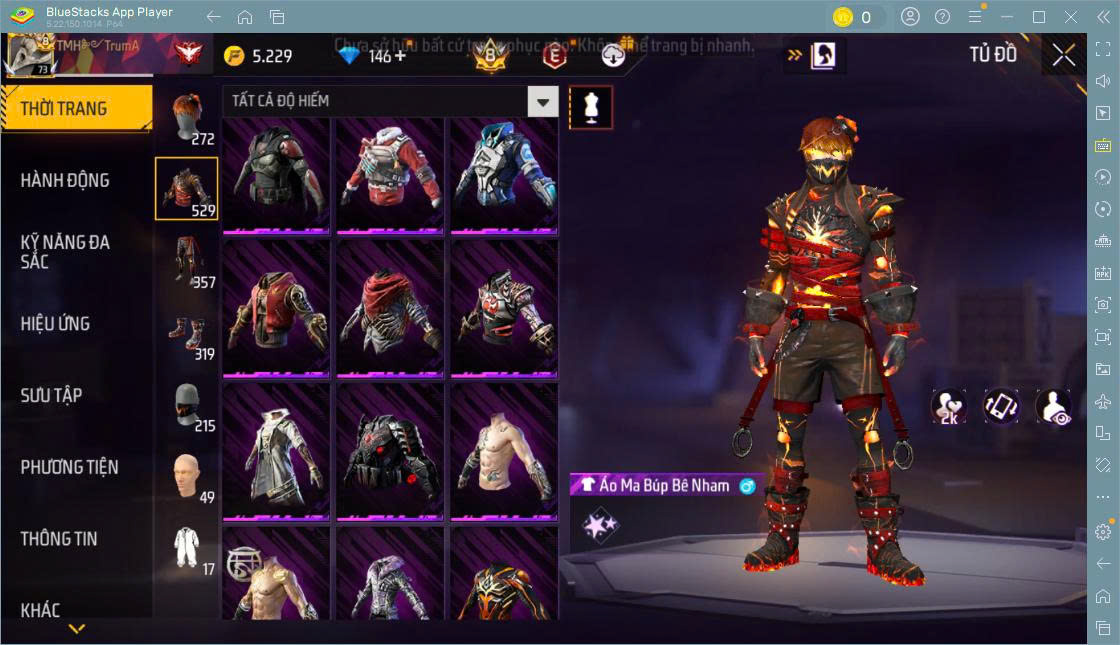Open the Tất Cả Độ Hiếm dropdown
Viewport: 1120px width, 645px height.
tap(543, 101)
